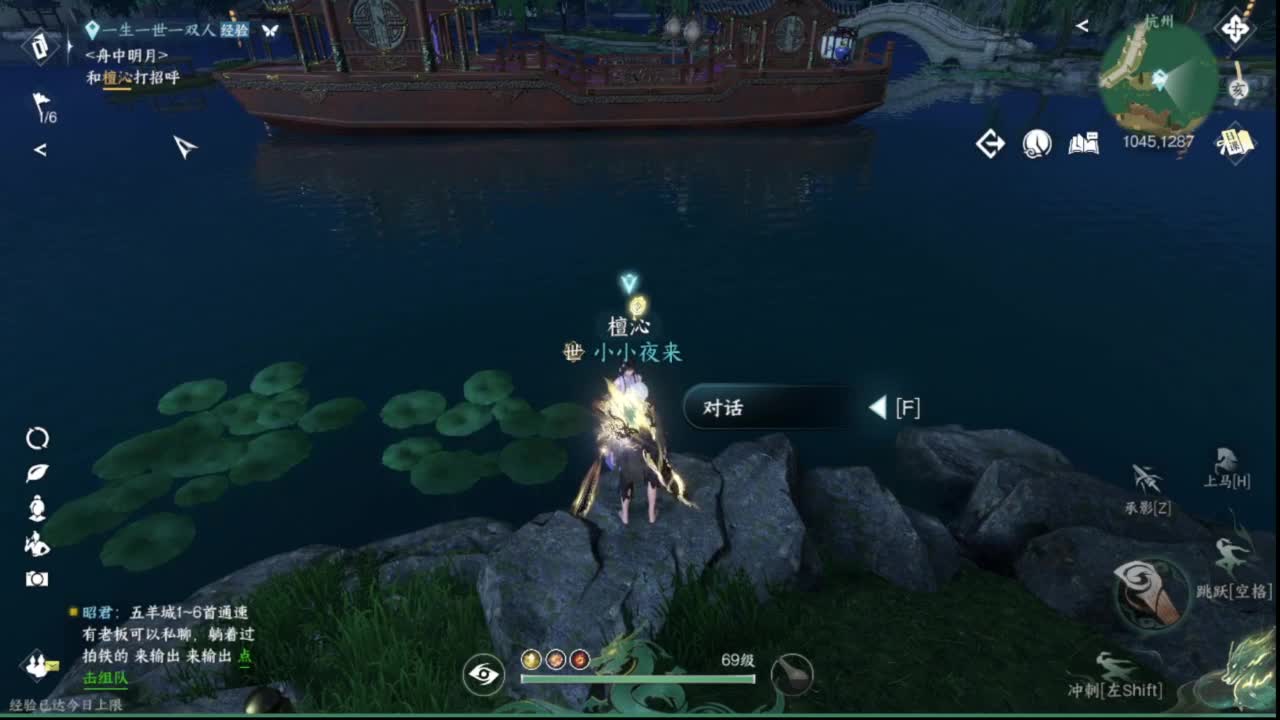Open the handbook book icon near the coordinates
The image size is (1280, 720).
(1084, 143)
